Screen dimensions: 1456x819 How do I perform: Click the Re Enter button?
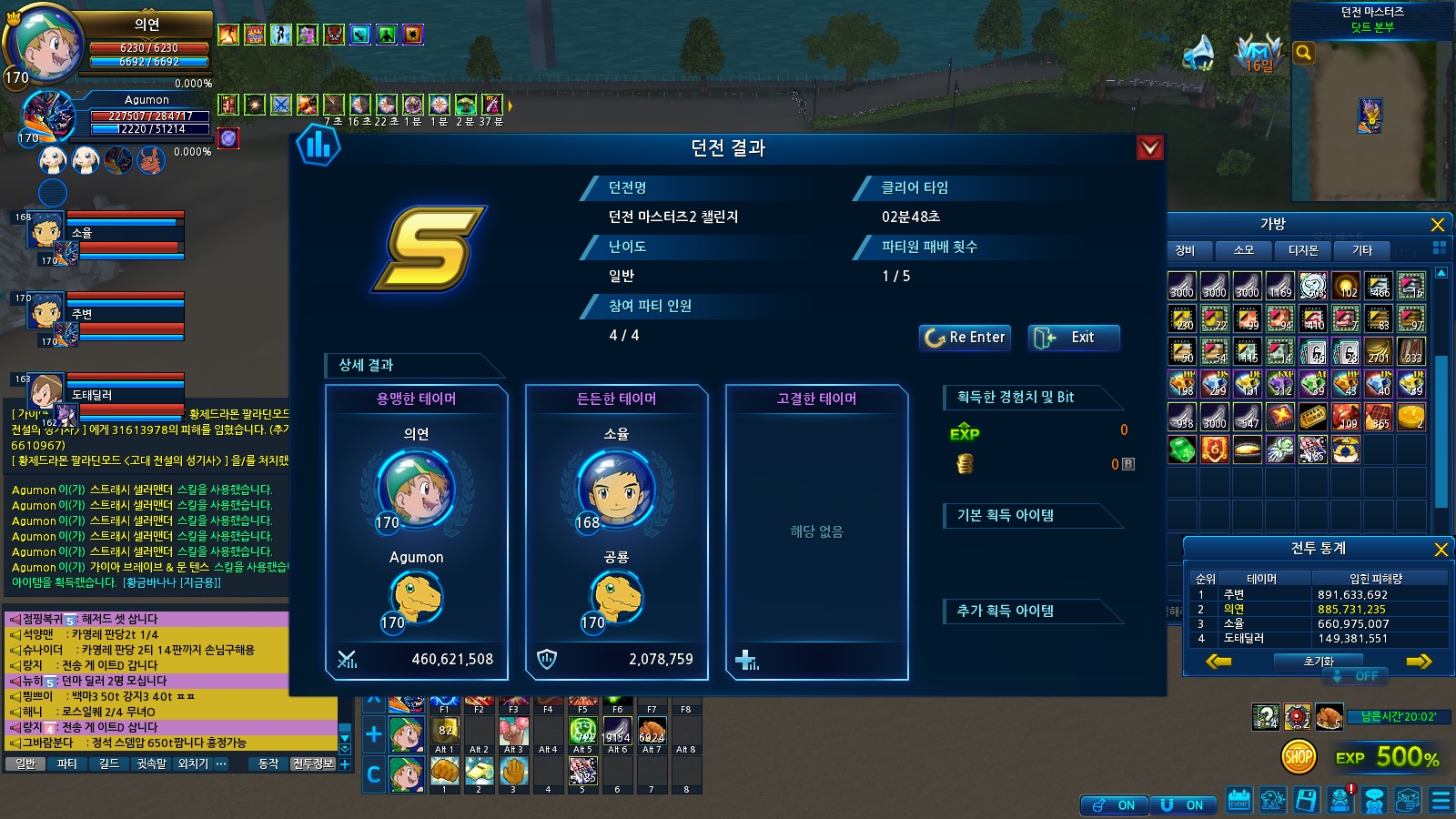[x=965, y=338]
